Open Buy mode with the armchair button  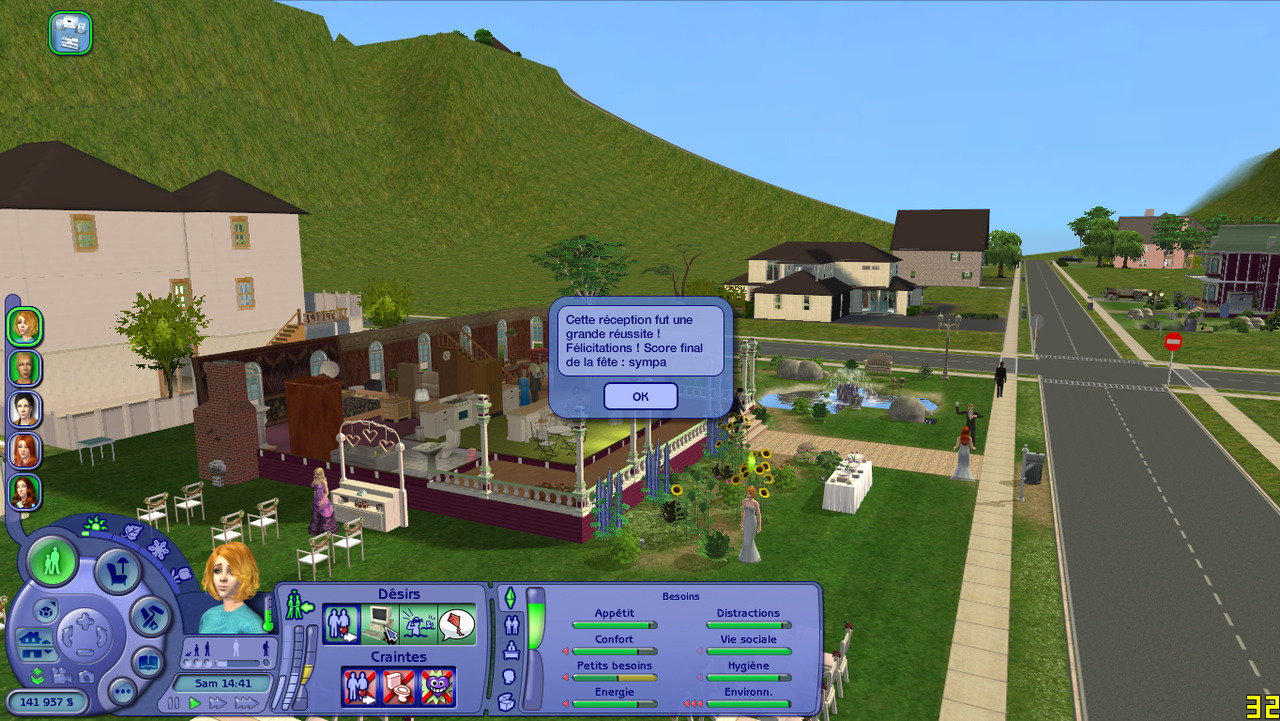click(x=117, y=571)
